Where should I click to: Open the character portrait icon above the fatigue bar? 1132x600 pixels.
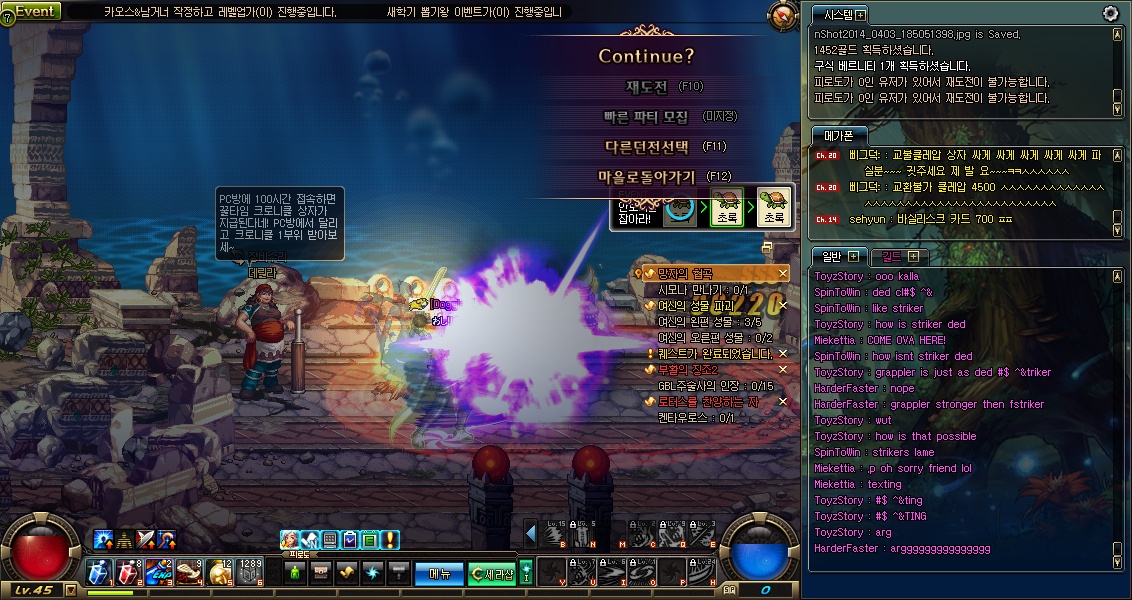click(290, 540)
